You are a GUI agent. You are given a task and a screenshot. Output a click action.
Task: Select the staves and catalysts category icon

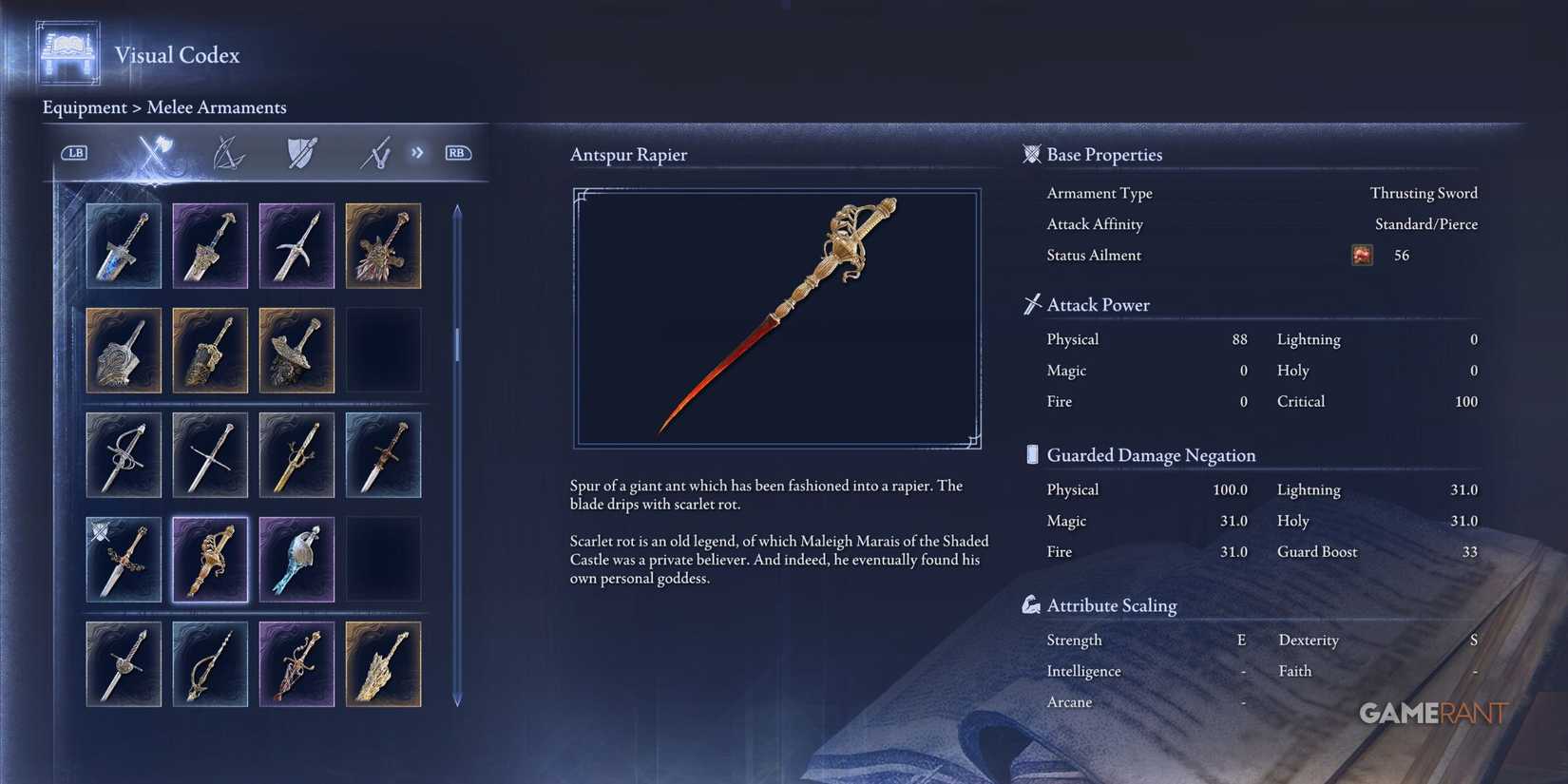pyautogui.click(x=374, y=152)
